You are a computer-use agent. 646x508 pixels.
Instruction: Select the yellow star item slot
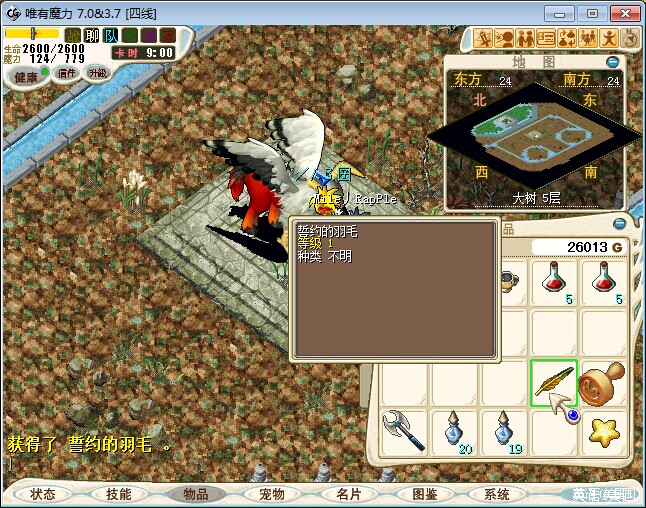605,432
